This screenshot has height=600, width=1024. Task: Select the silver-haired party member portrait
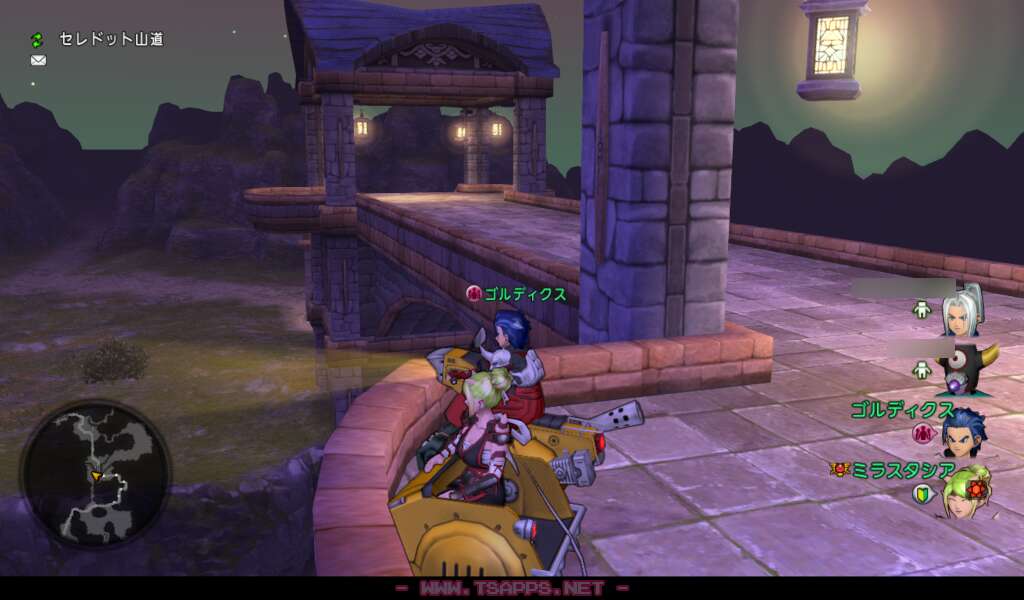point(962,310)
